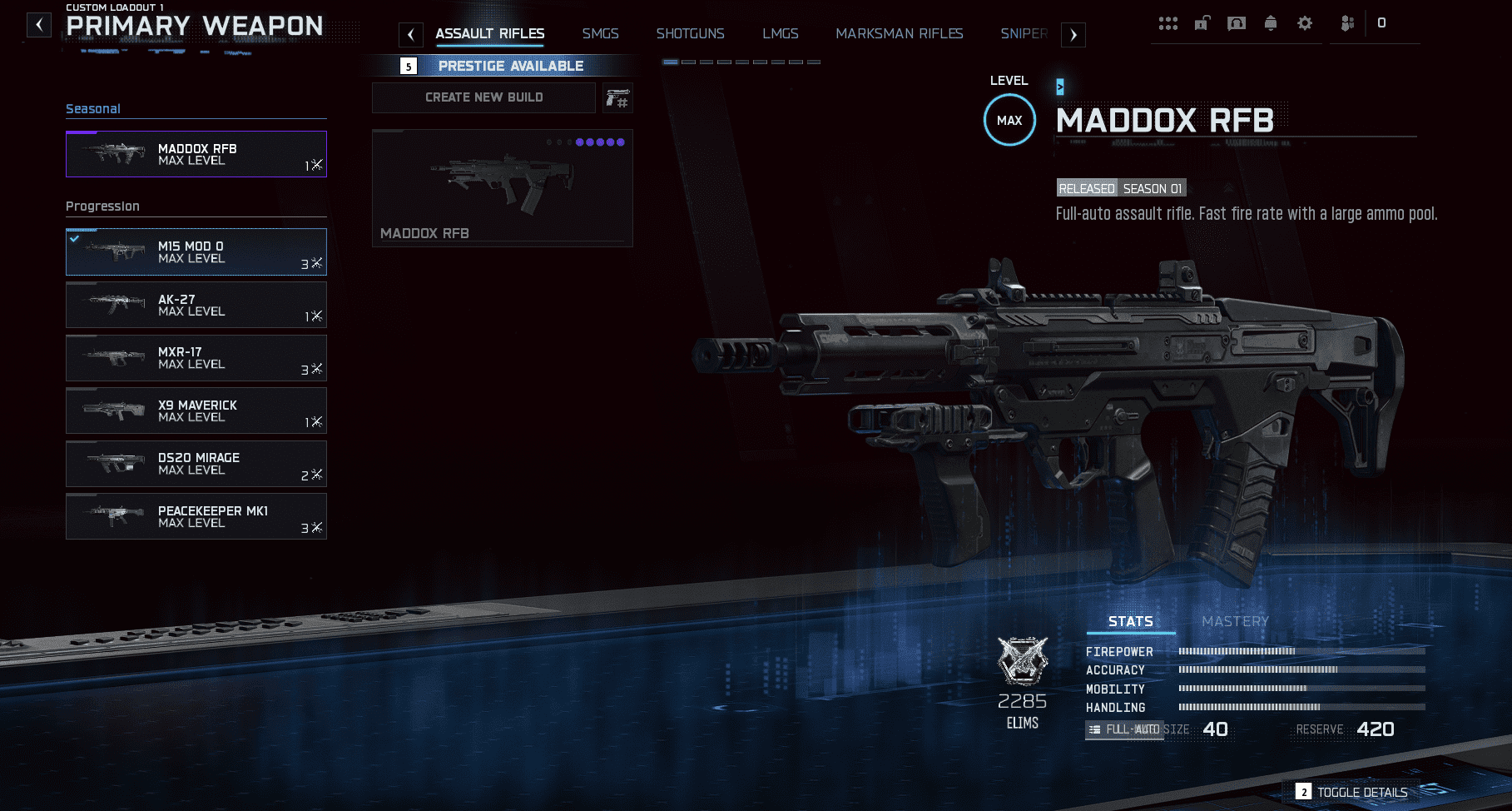Viewport: 1512px width, 811px height.
Task: Click the left arrow beside Assault Rifles
Action: coord(410,35)
